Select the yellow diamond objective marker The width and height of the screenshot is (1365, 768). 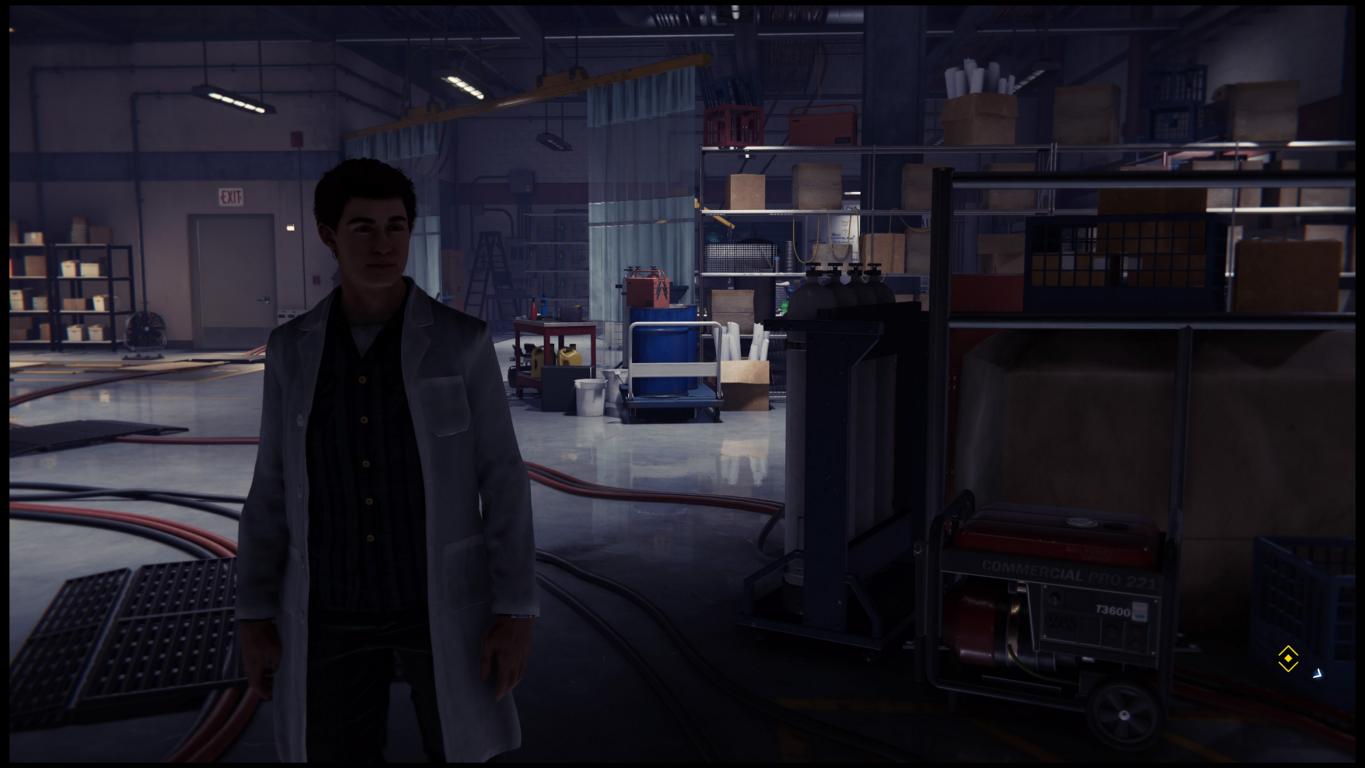(x=1288, y=658)
